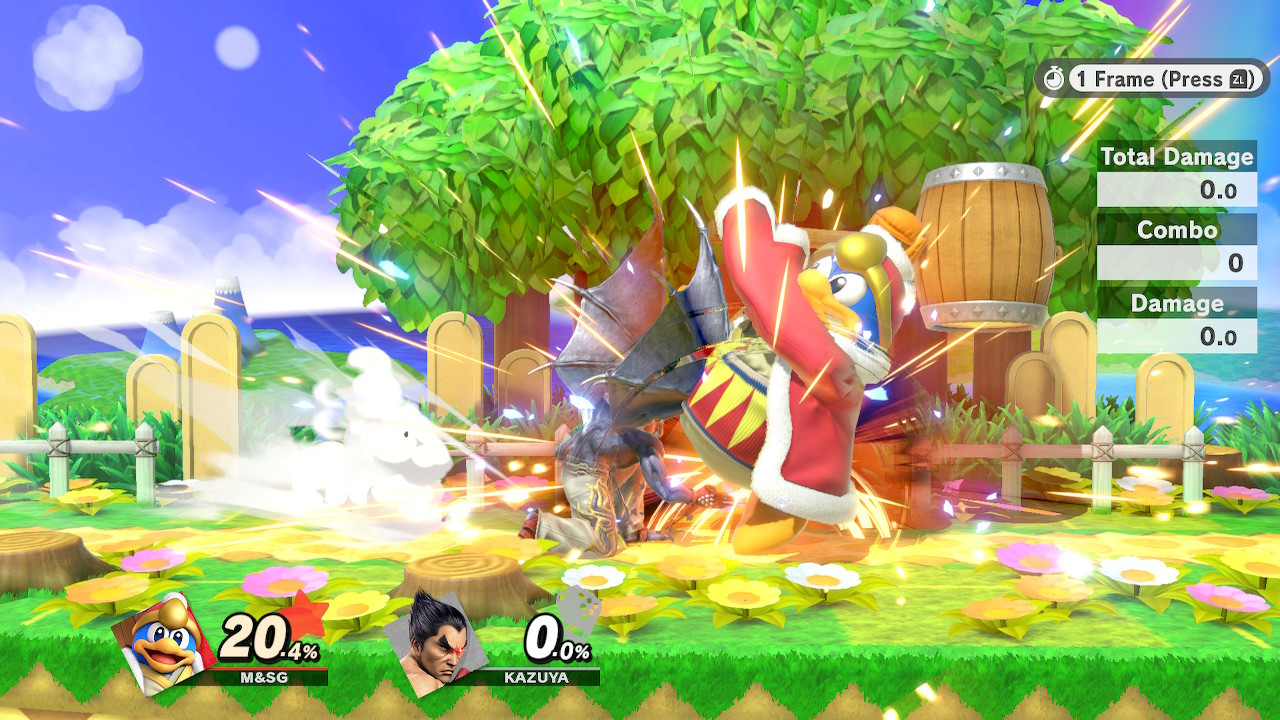This screenshot has height=720, width=1280.
Task: Click the stopwatch icon near the frame counter
Action: 1054,80
